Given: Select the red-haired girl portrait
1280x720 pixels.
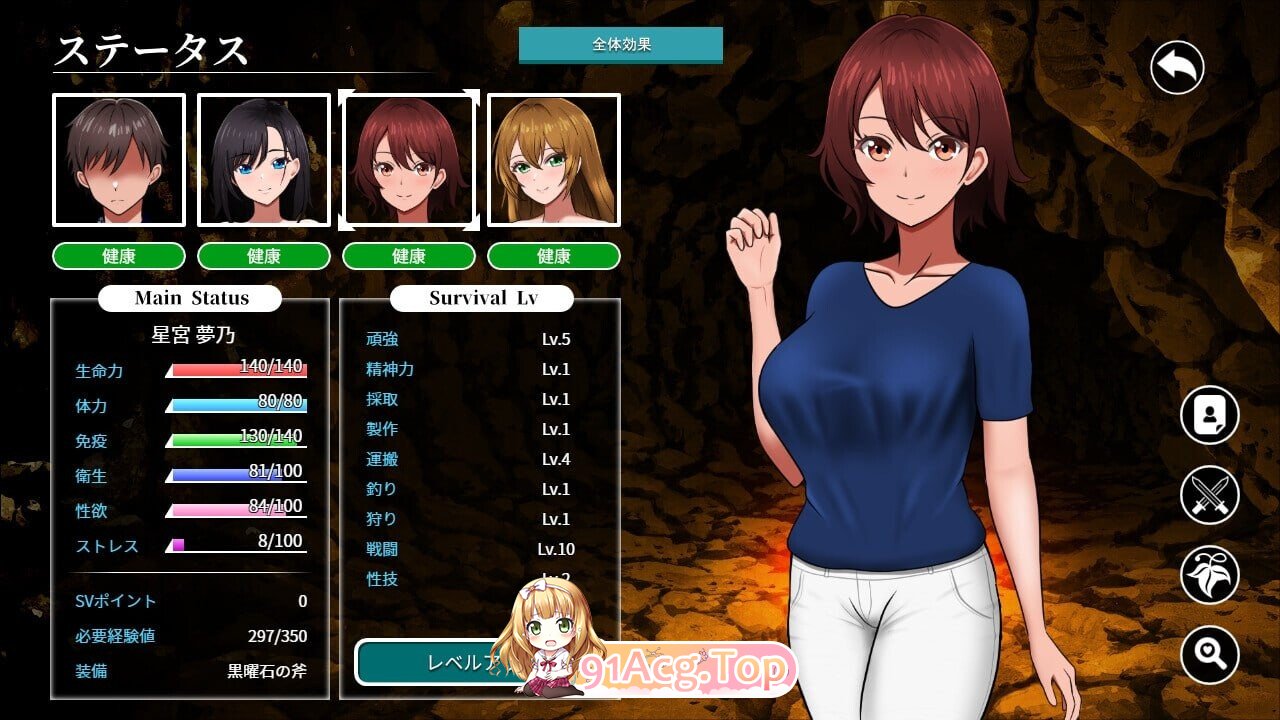Looking at the screenshot, I should pos(408,160).
